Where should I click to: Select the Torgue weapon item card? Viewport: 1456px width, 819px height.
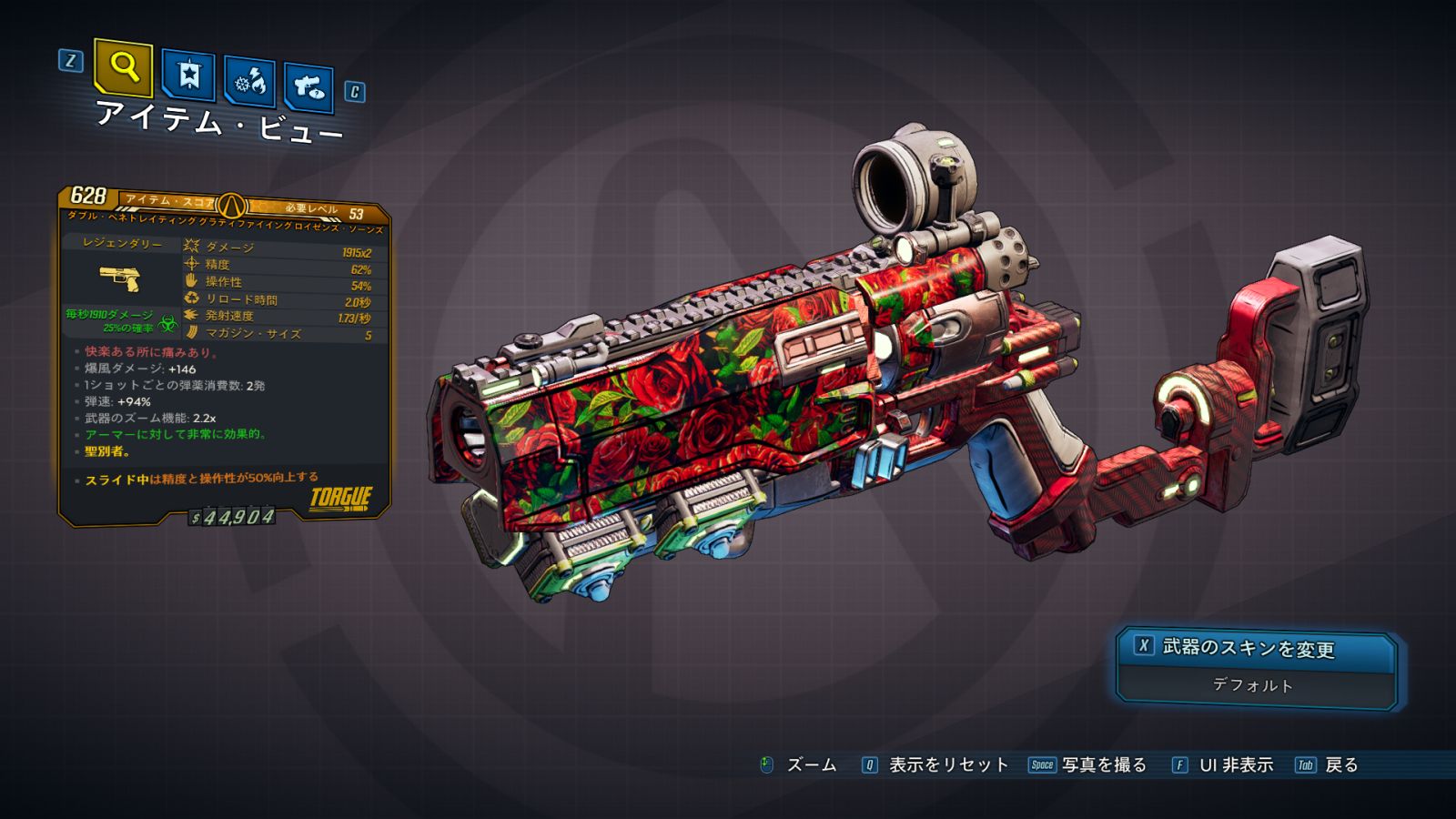point(225,356)
